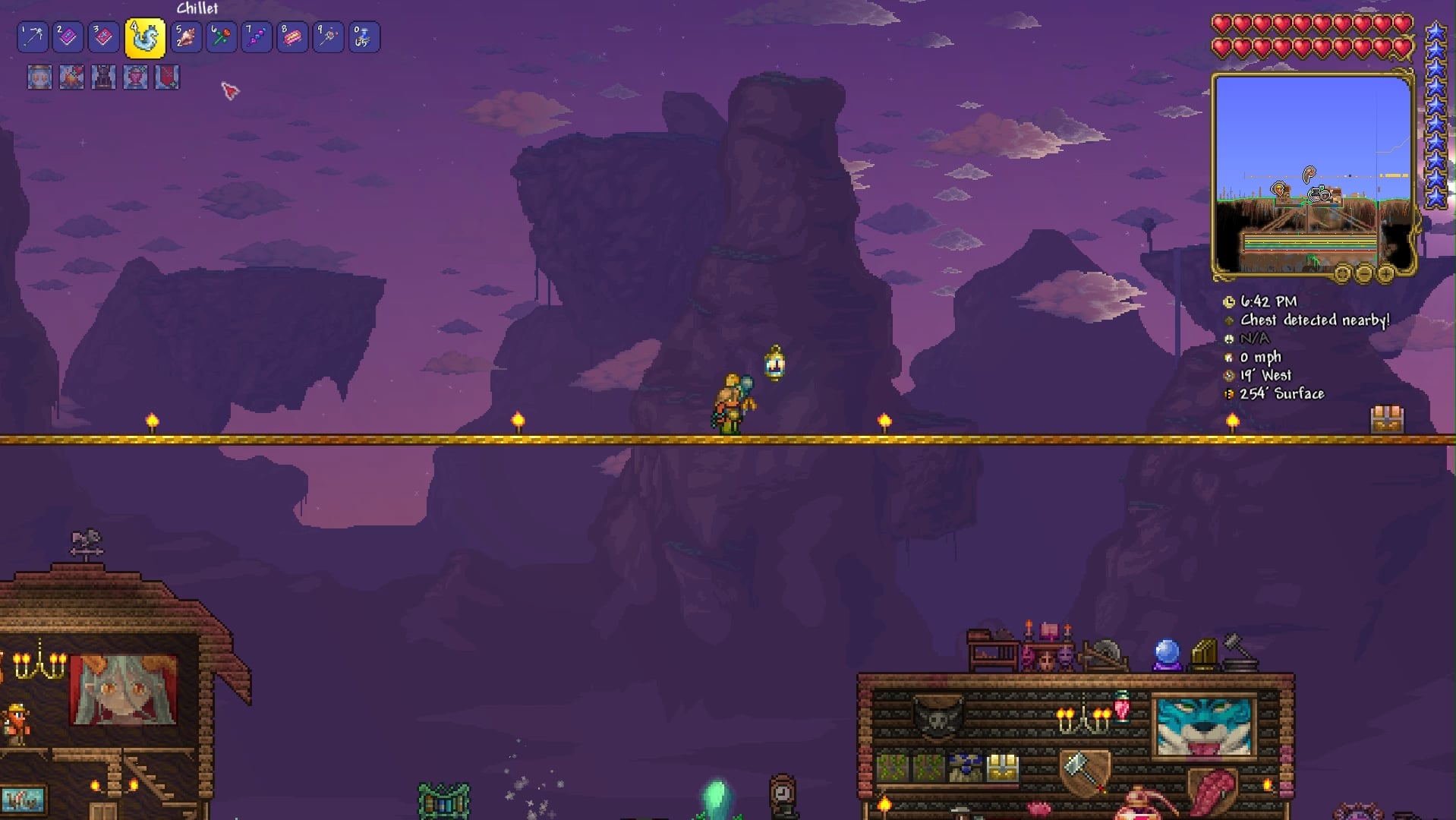This screenshot has height=820, width=1456.
Task: Zoom in the minimap with plus button
Action: pyautogui.click(x=1385, y=273)
